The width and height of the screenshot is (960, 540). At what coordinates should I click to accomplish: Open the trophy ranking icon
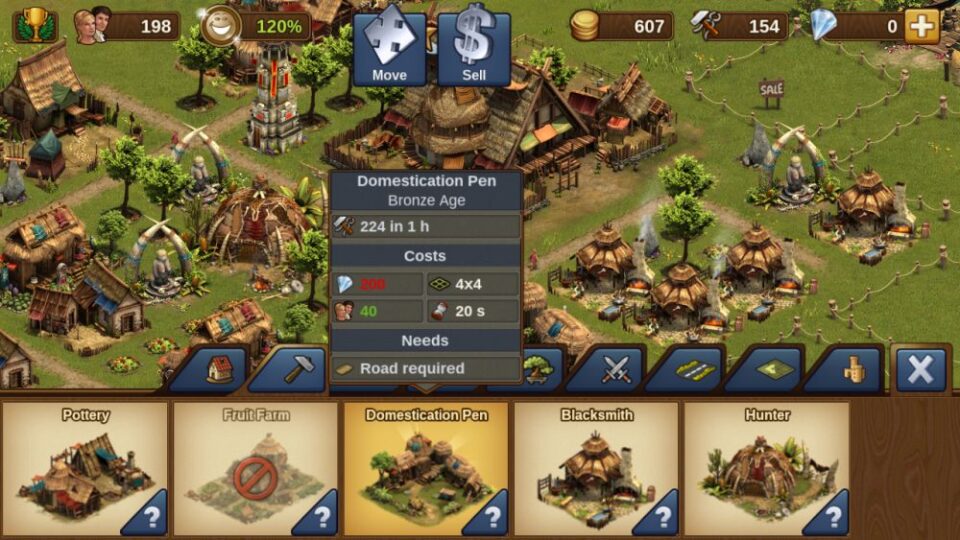point(34,25)
